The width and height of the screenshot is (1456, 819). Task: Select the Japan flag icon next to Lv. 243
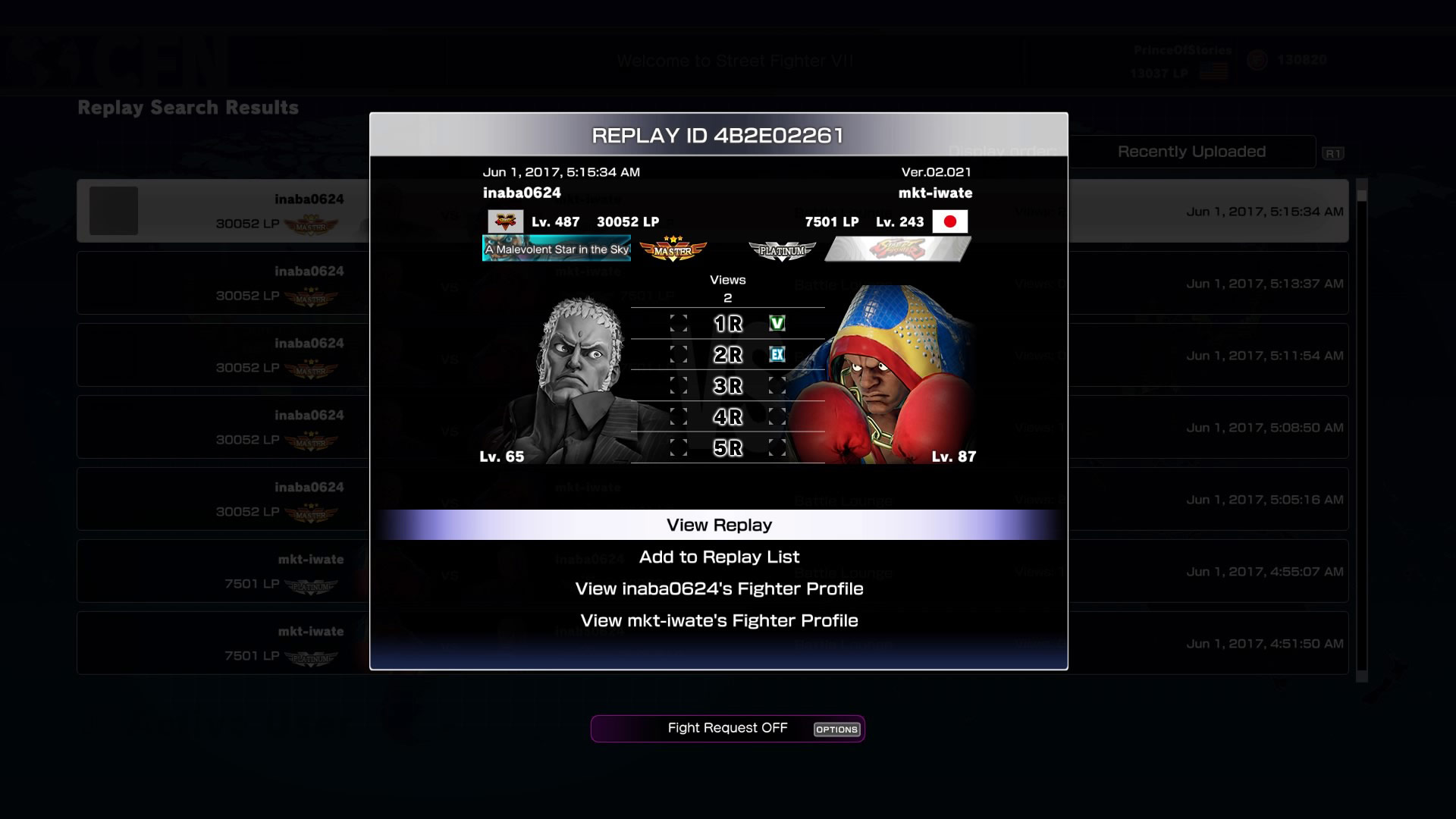(x=951, y=221)
